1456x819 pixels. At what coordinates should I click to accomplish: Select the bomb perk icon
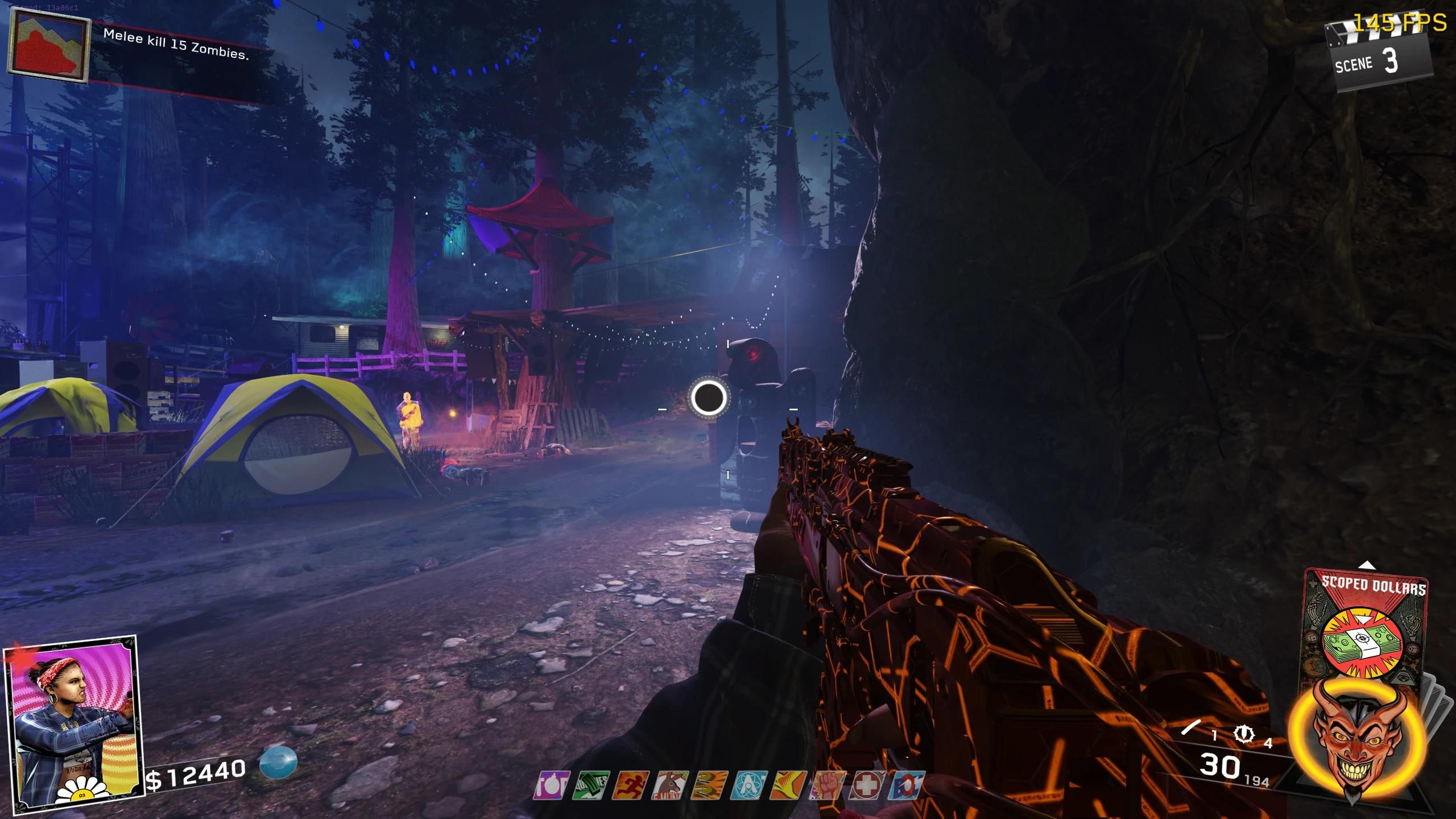click(x=552, y=785)
